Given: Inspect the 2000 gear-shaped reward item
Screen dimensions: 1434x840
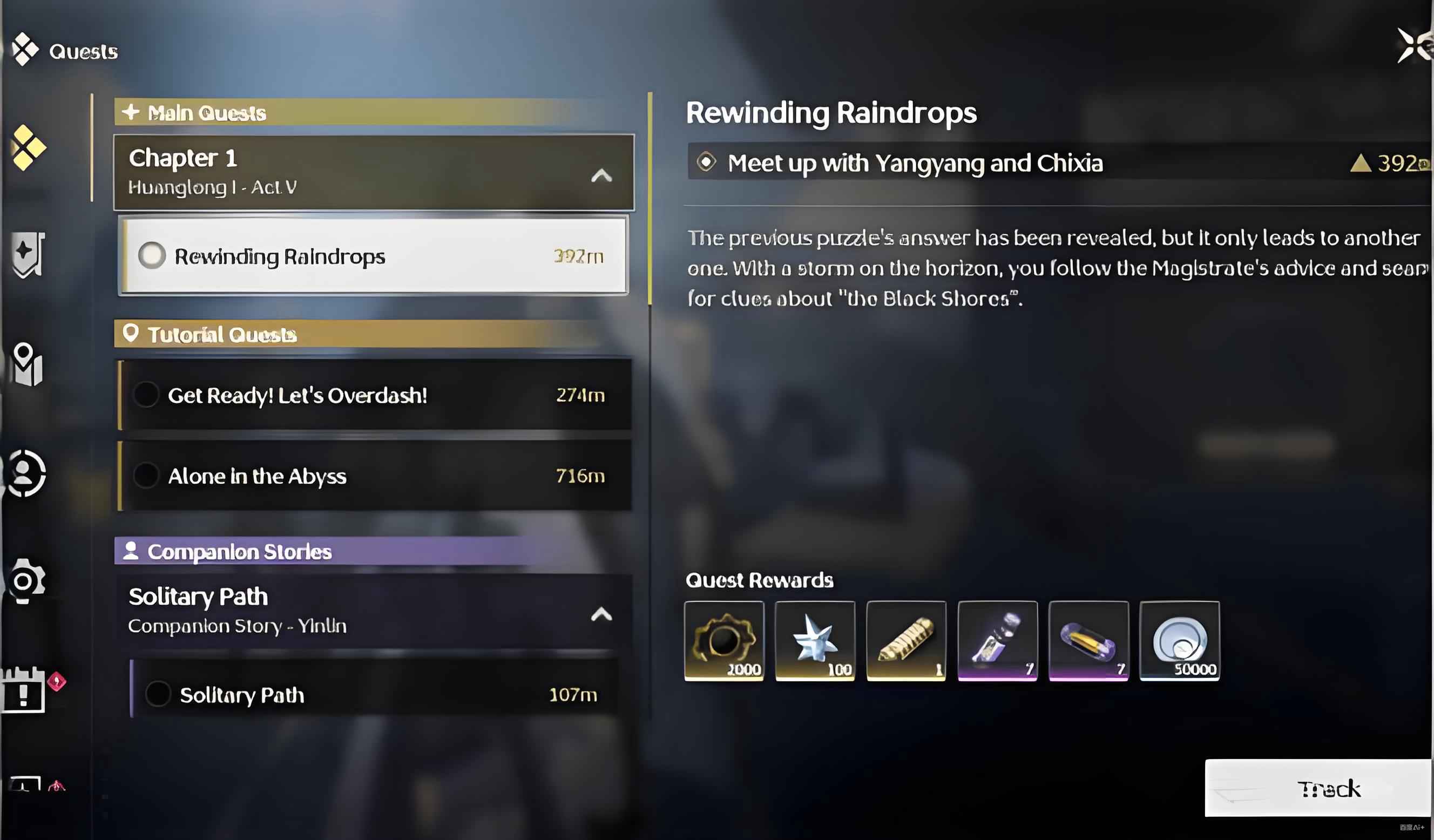Looking at the screenshot, I should coord(724,641).
